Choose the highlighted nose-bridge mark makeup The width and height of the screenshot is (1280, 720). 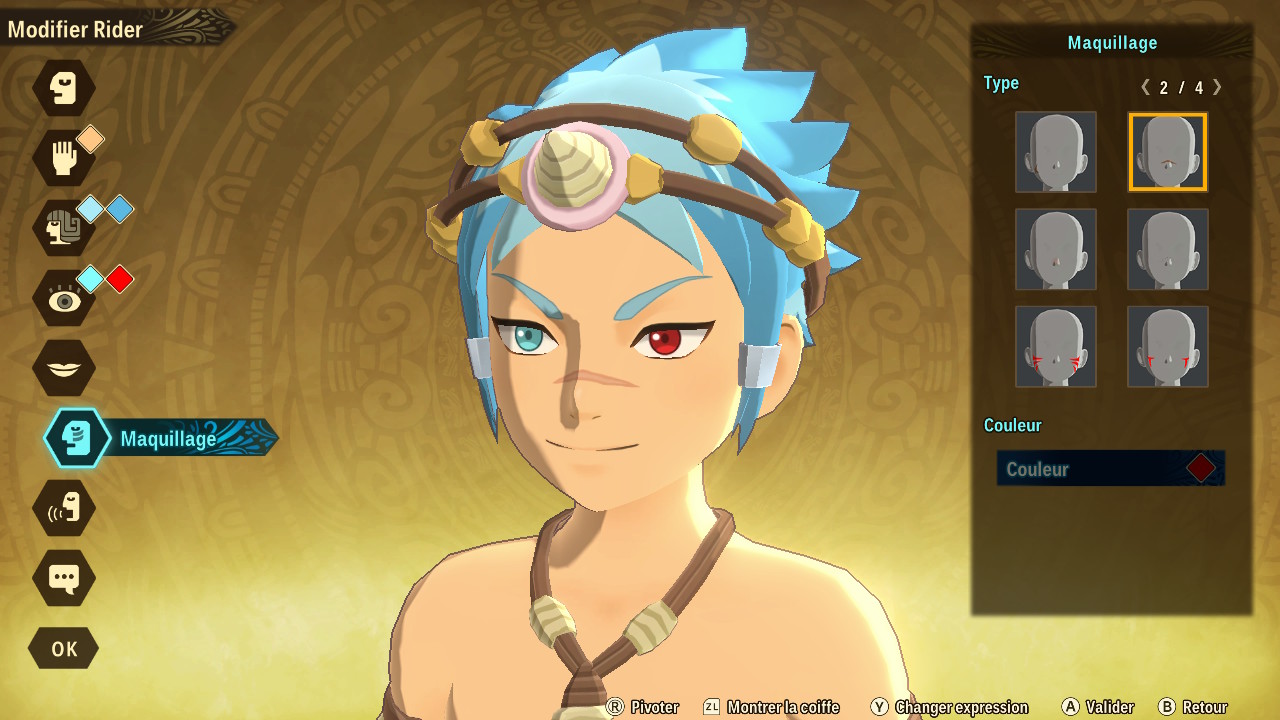[1167, 152]
